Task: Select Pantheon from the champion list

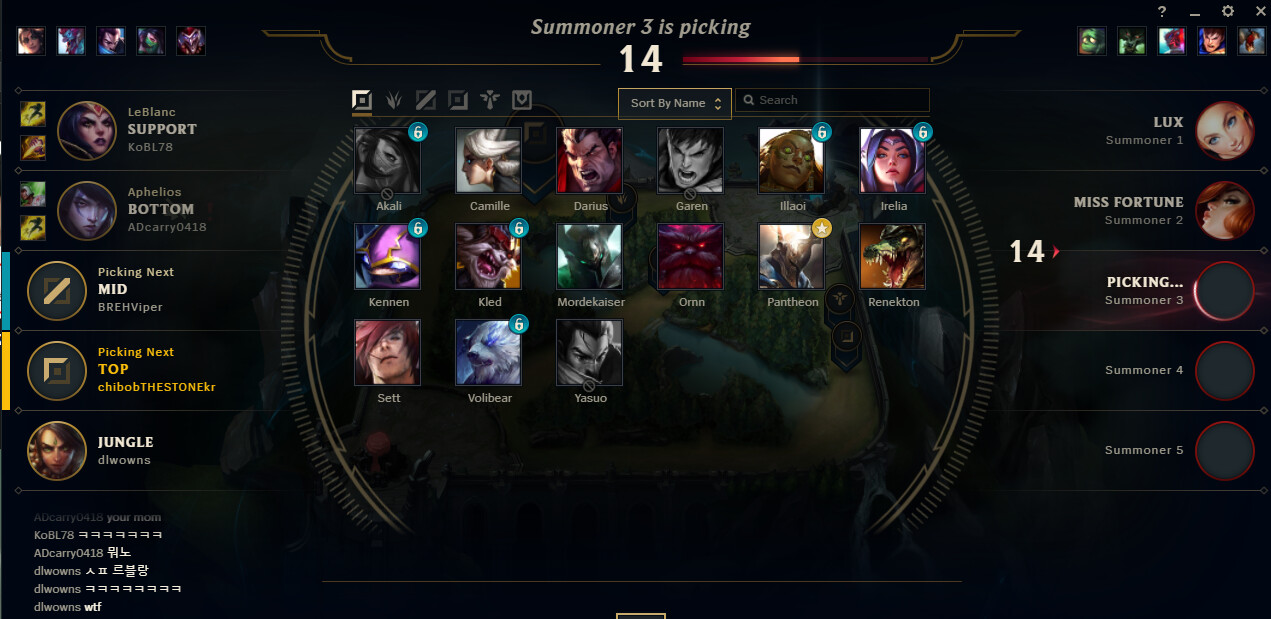Action: coord(791,256)
